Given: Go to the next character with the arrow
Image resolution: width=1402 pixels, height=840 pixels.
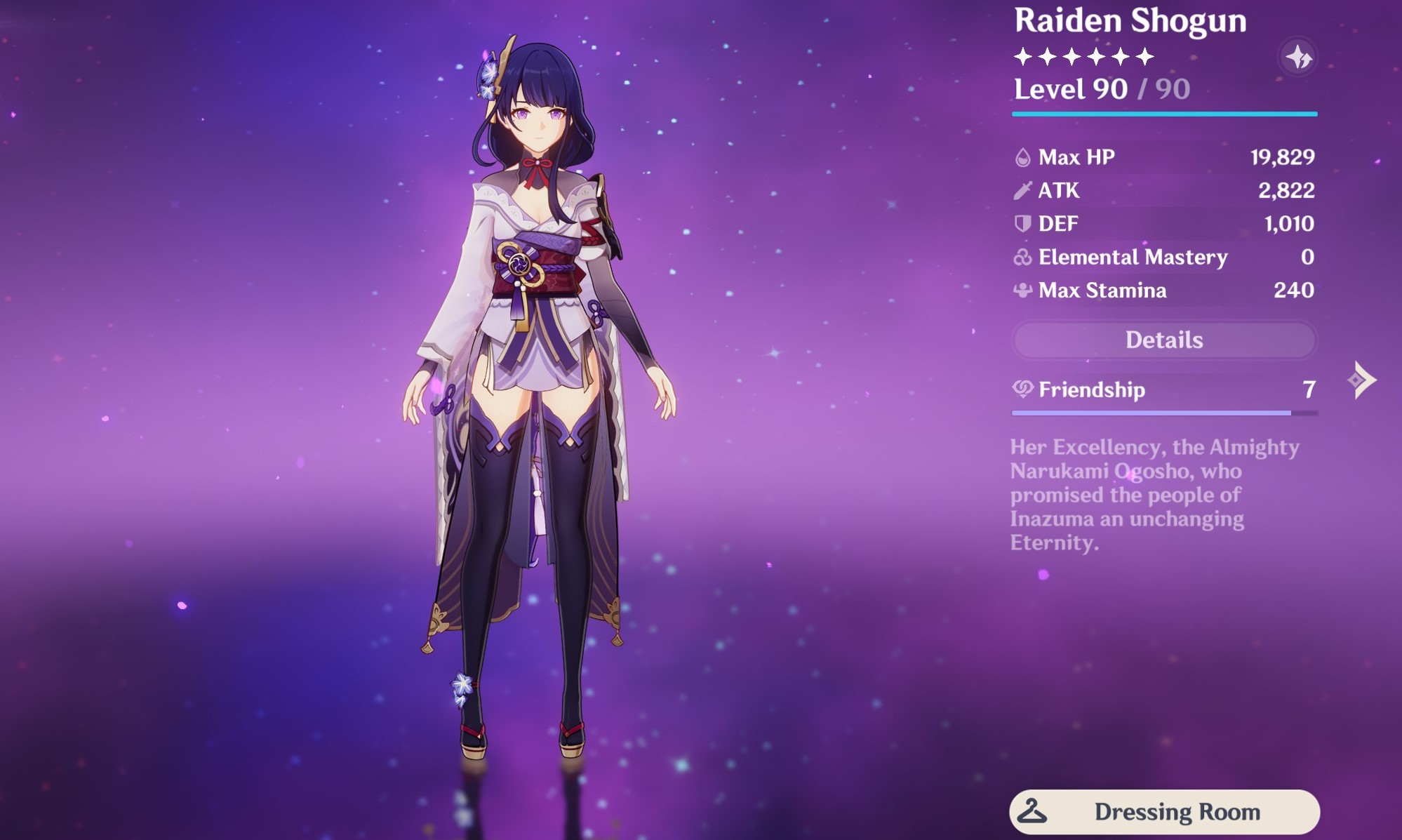Looking at the screenshot, I should (1362, 380).
